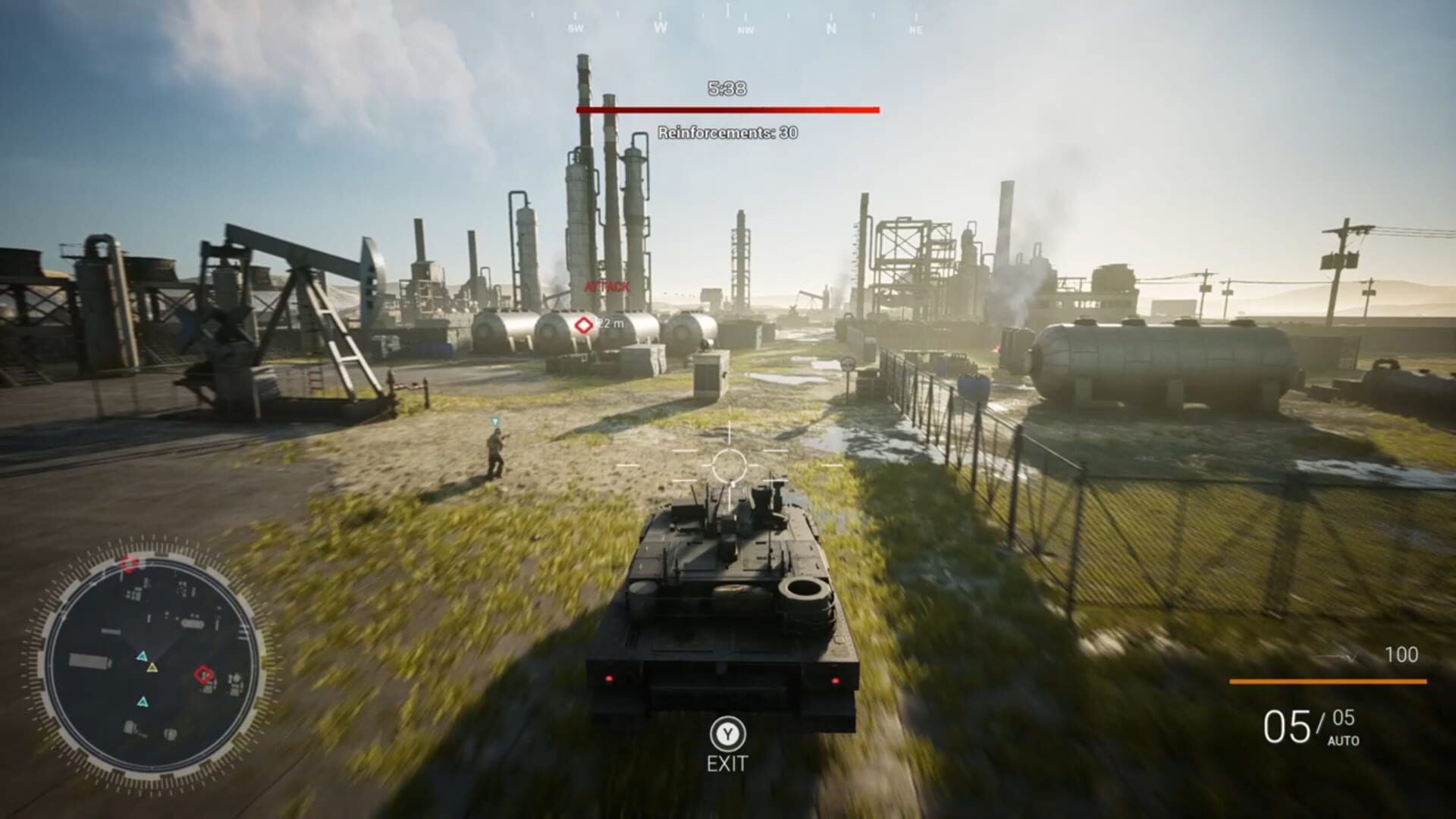Click the red objective marker on the minimap edge

click(x=129, y=563)
